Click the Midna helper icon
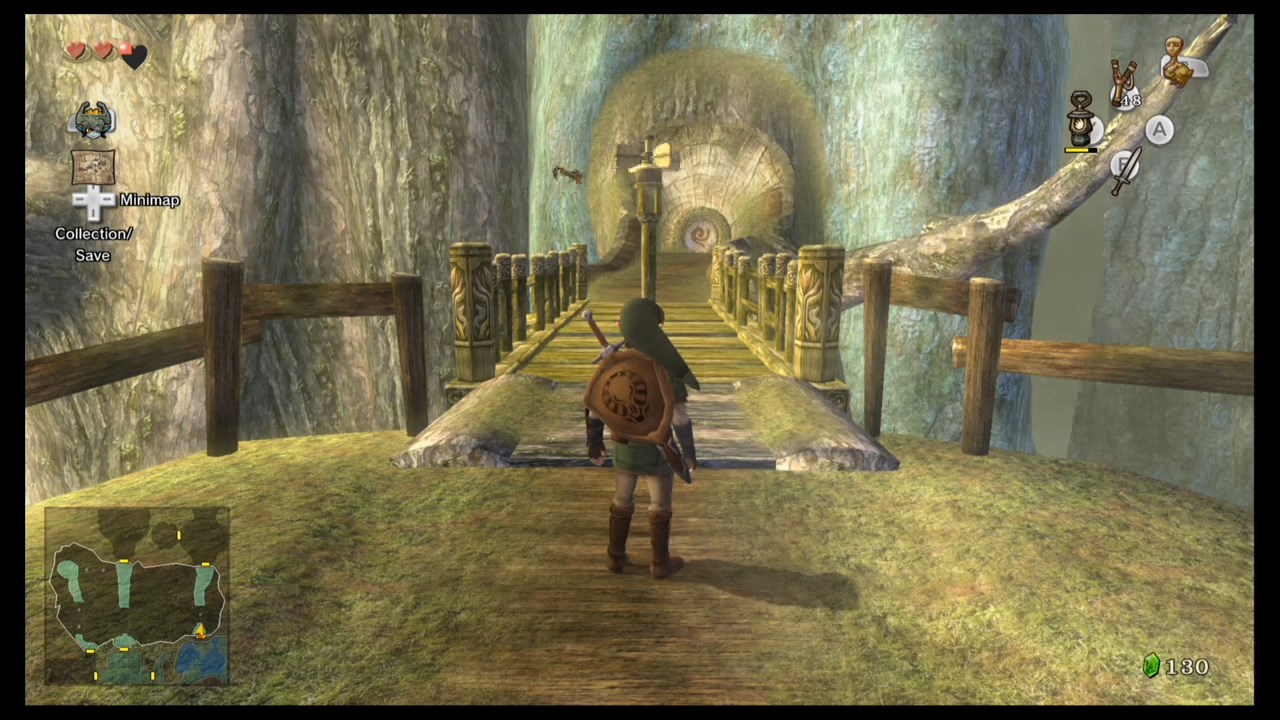The height and width of the screenshot is (720, 1280). 94,120
